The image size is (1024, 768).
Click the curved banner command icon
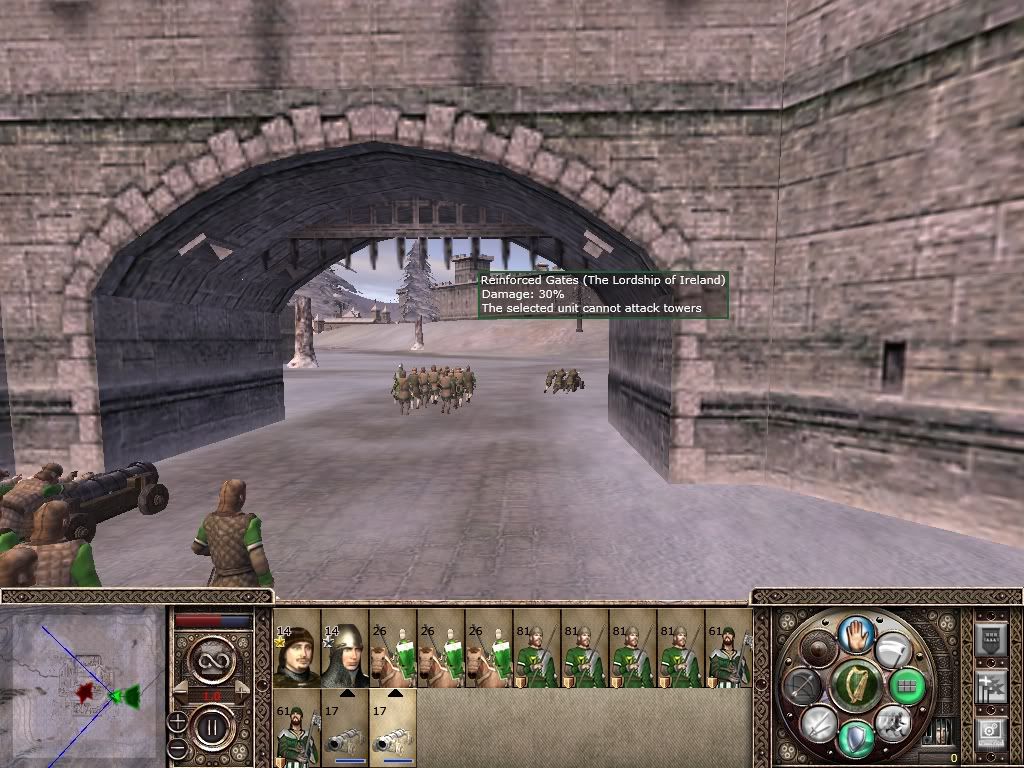click(x=891, y=648)
